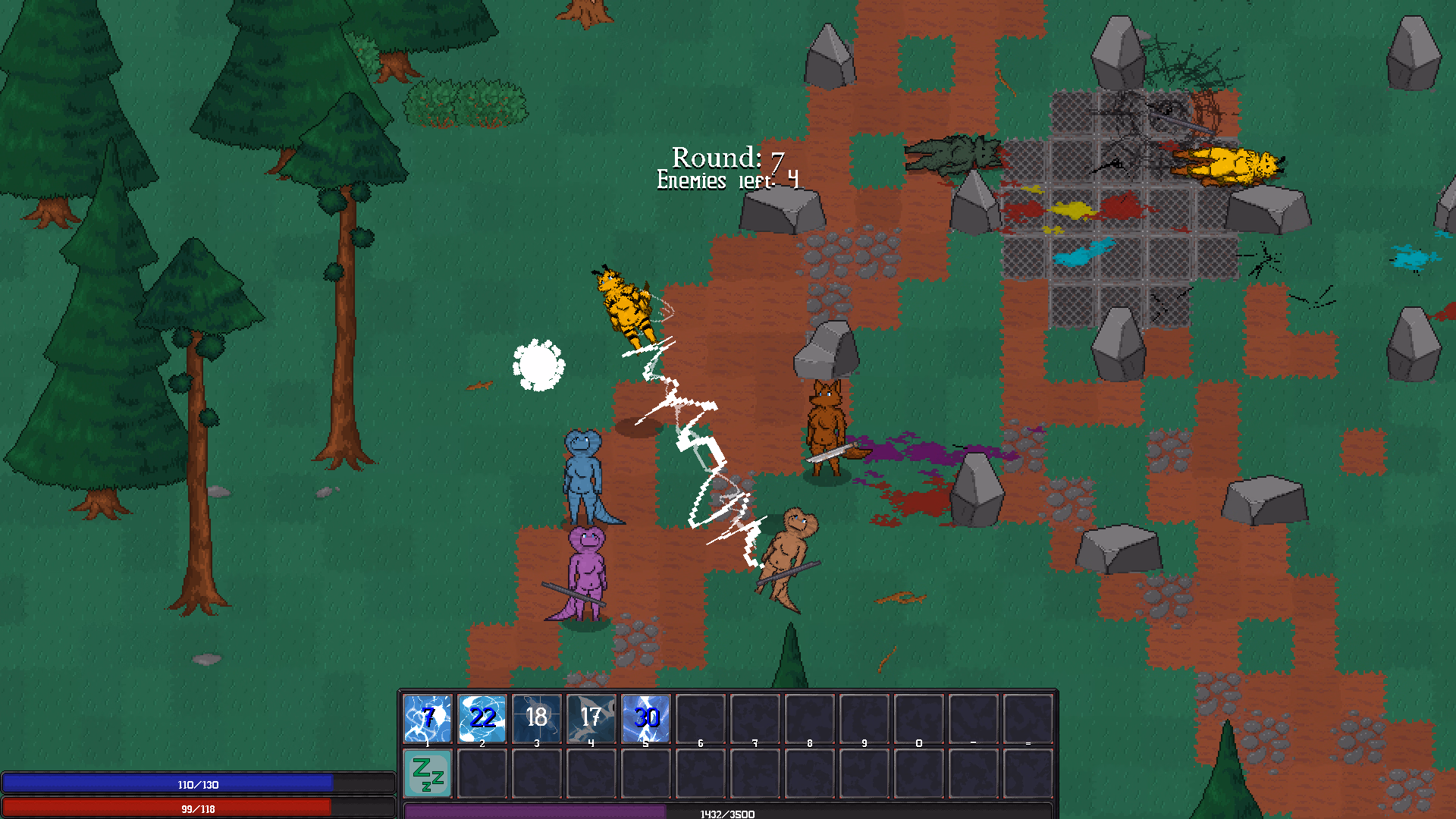Click the white glowing orb projectile
Screen dimensions: 1456x819
click(538, 366)
